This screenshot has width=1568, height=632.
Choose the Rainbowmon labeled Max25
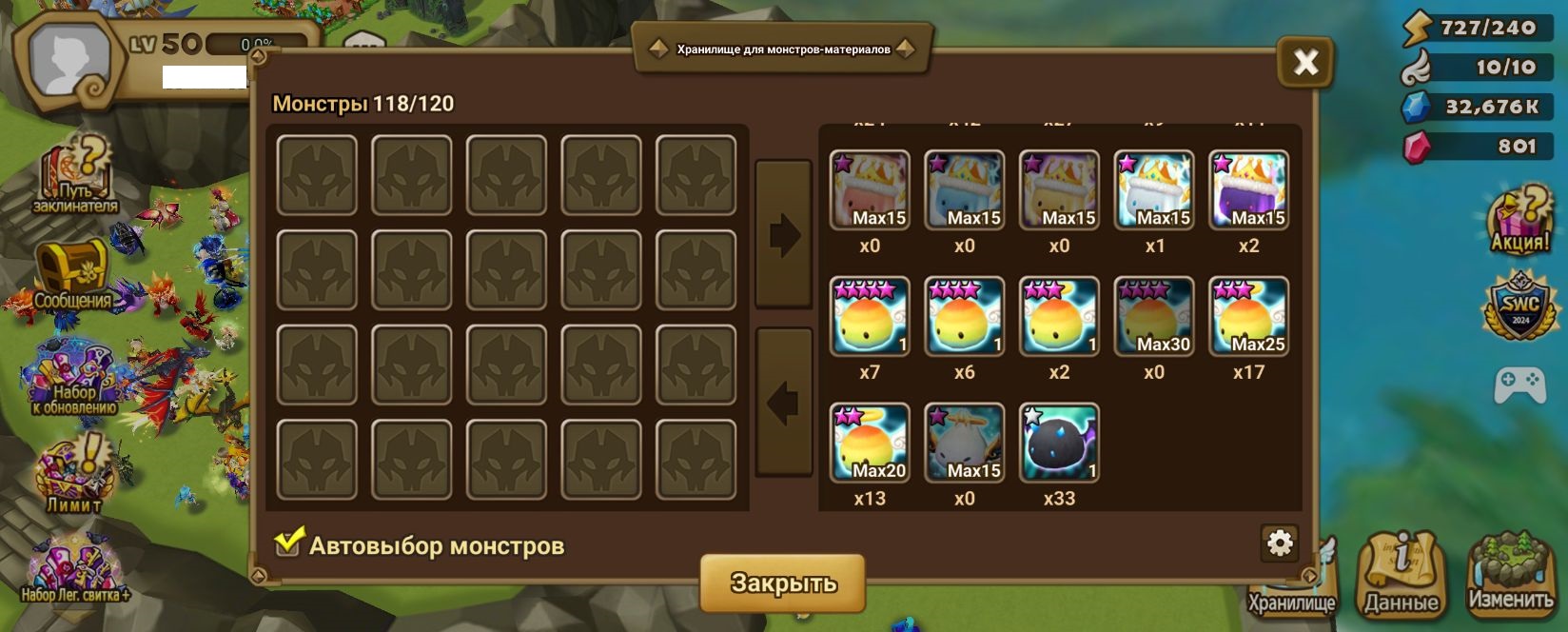tap(1248, 317)
